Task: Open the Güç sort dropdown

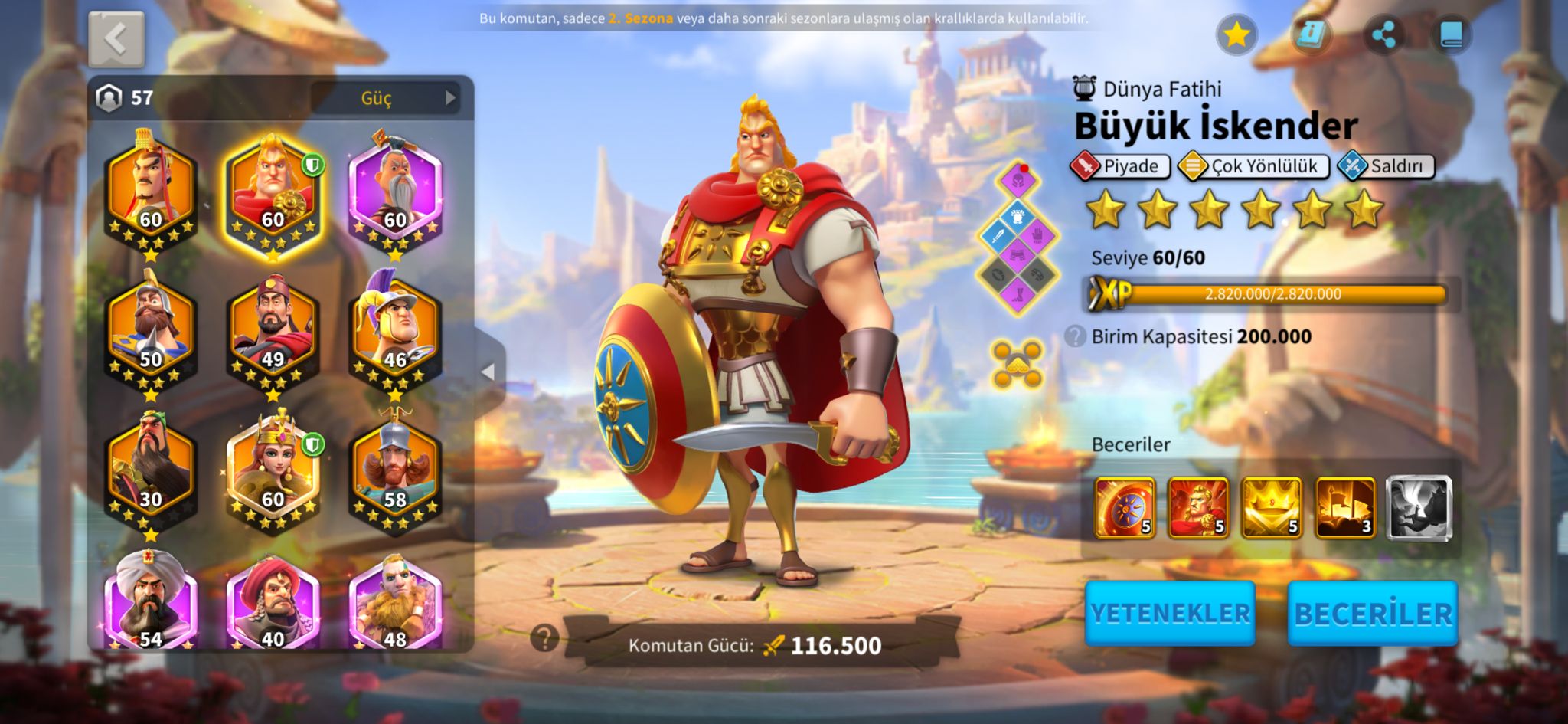Action: tap(384, 98)
